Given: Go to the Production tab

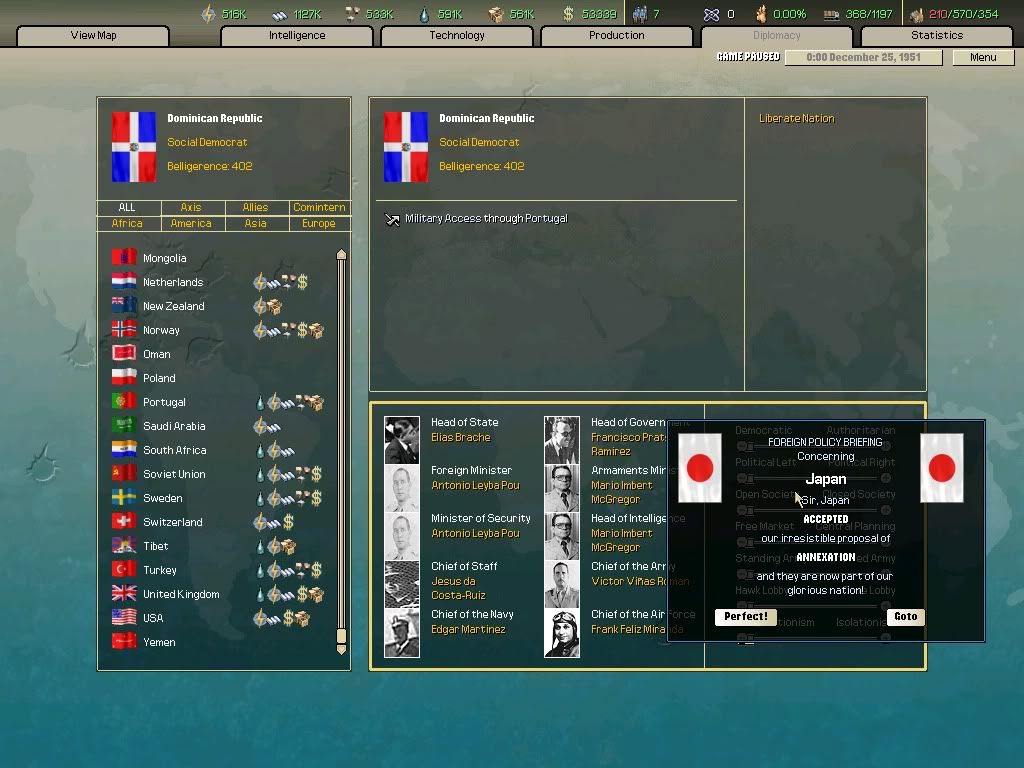Looking at the screenshot, I should (x=616, y=36).
